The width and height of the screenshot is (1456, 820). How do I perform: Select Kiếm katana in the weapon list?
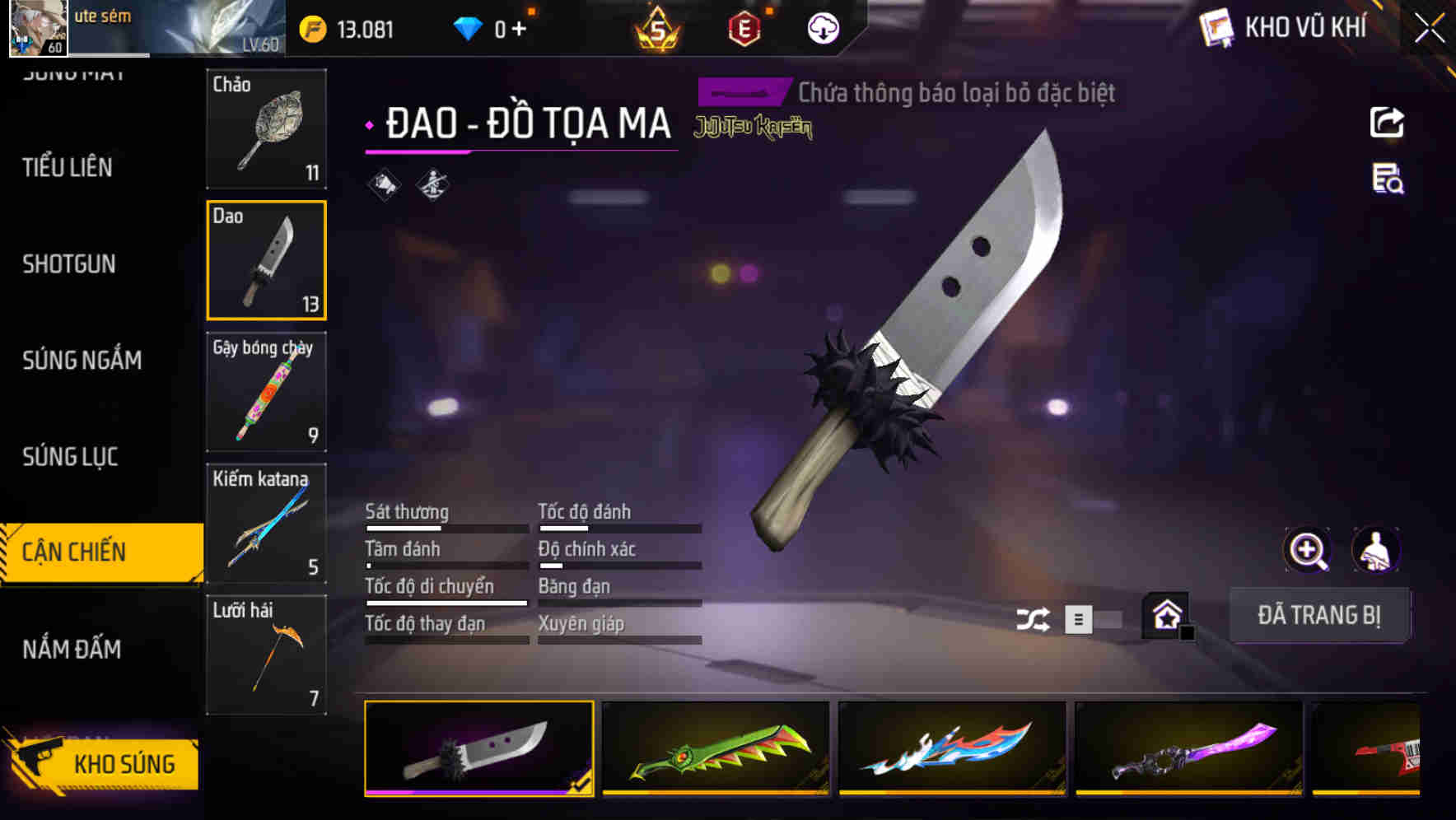click(266, 523)
